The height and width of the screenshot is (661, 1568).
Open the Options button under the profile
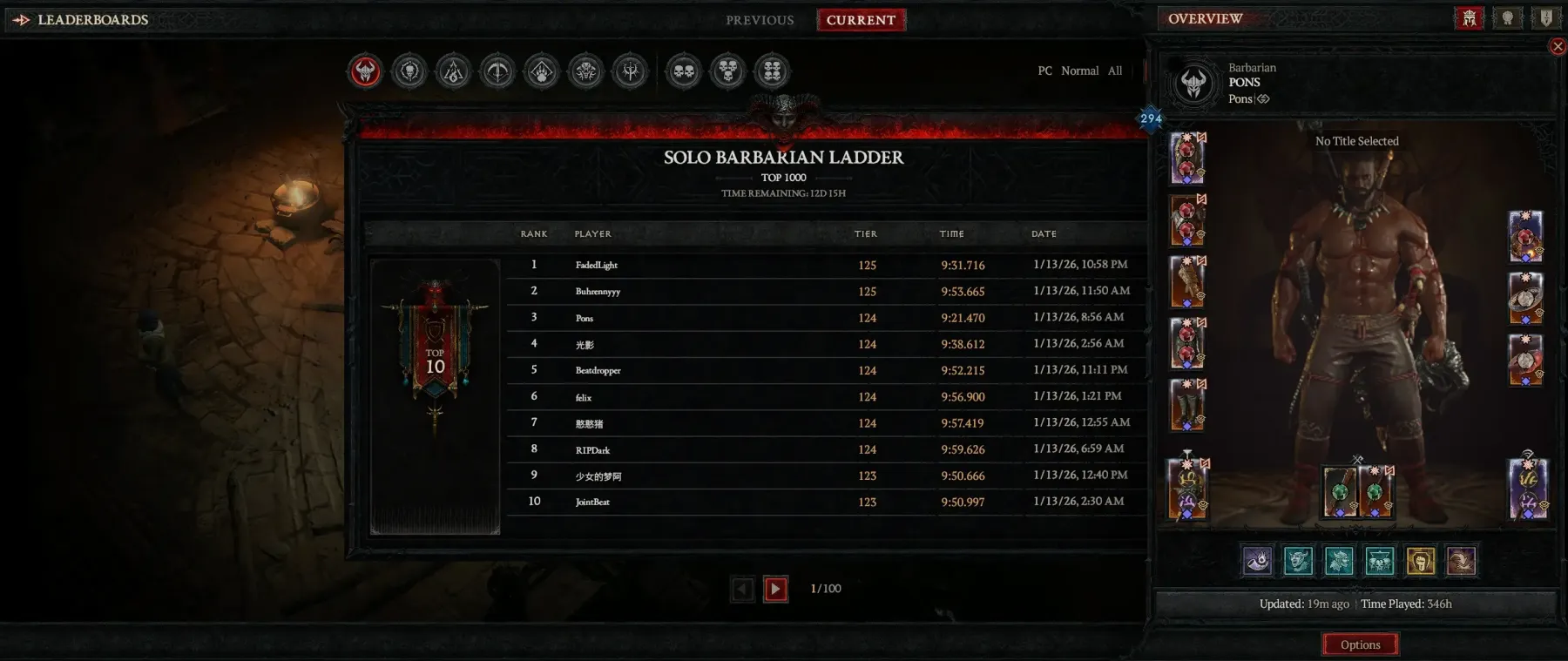(x=1360, y=644)
